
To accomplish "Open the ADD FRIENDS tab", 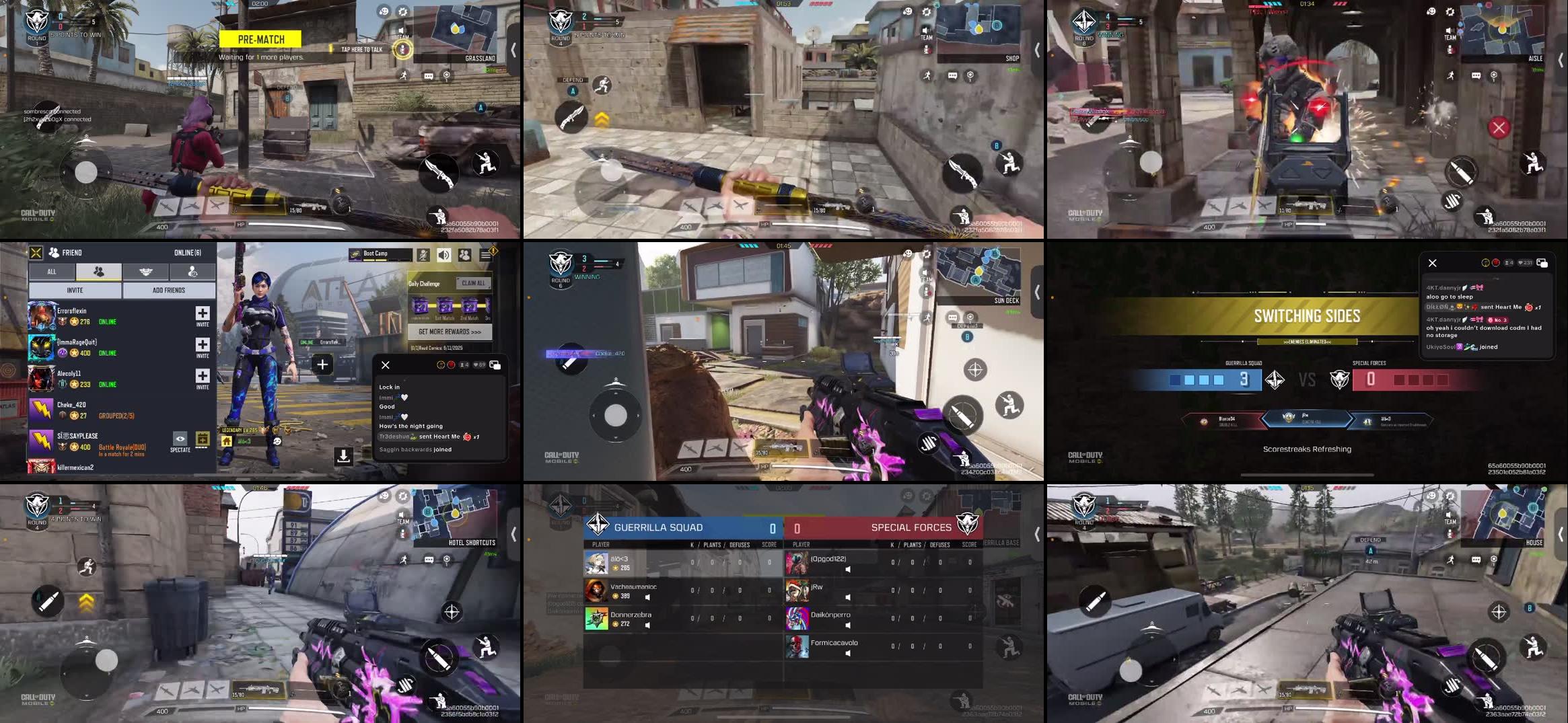I will [170, 290].
